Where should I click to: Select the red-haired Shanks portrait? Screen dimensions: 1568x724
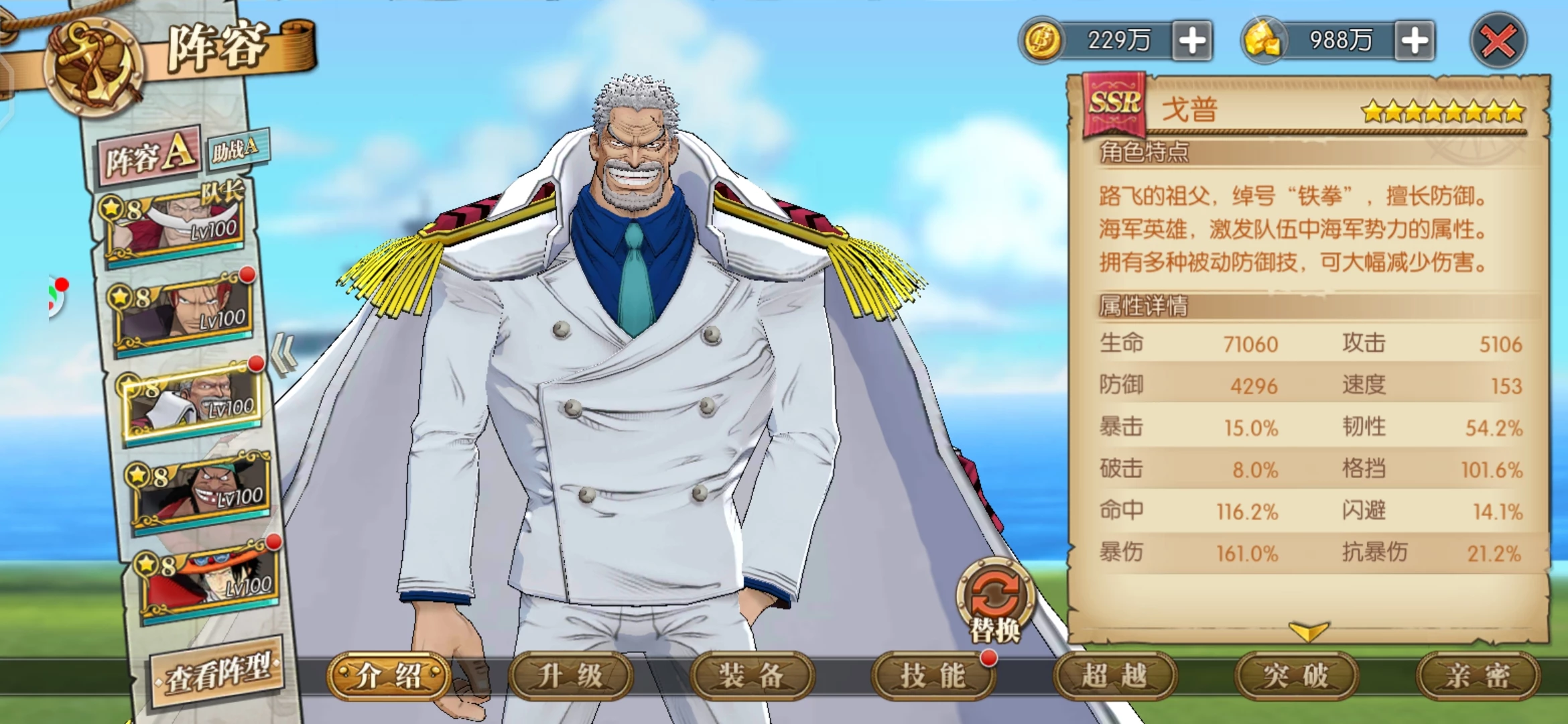(x=184, y=312)
